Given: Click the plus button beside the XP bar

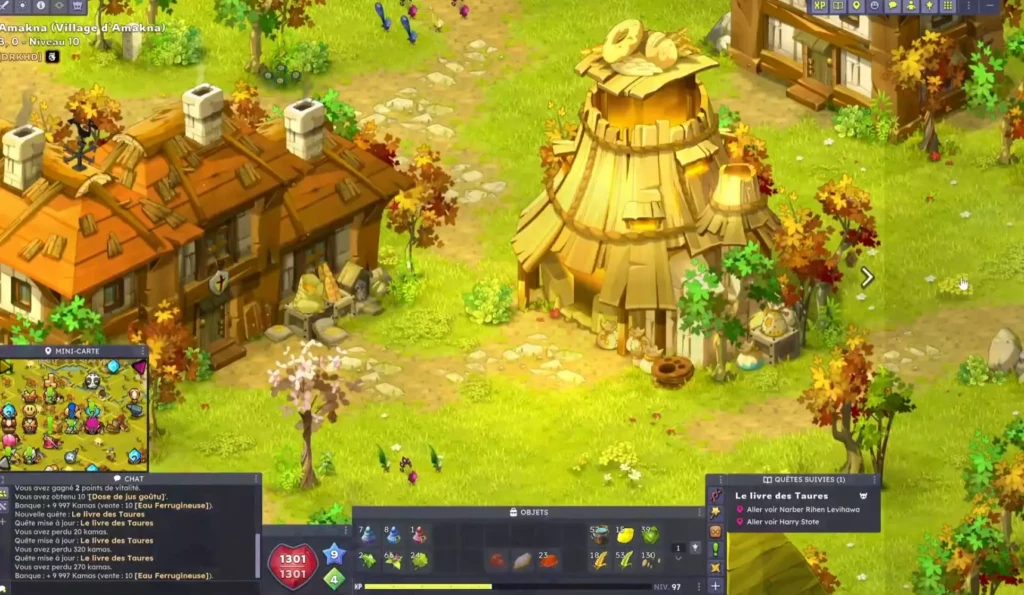Looking at the screenshot, I should click(x=715, y=586).
